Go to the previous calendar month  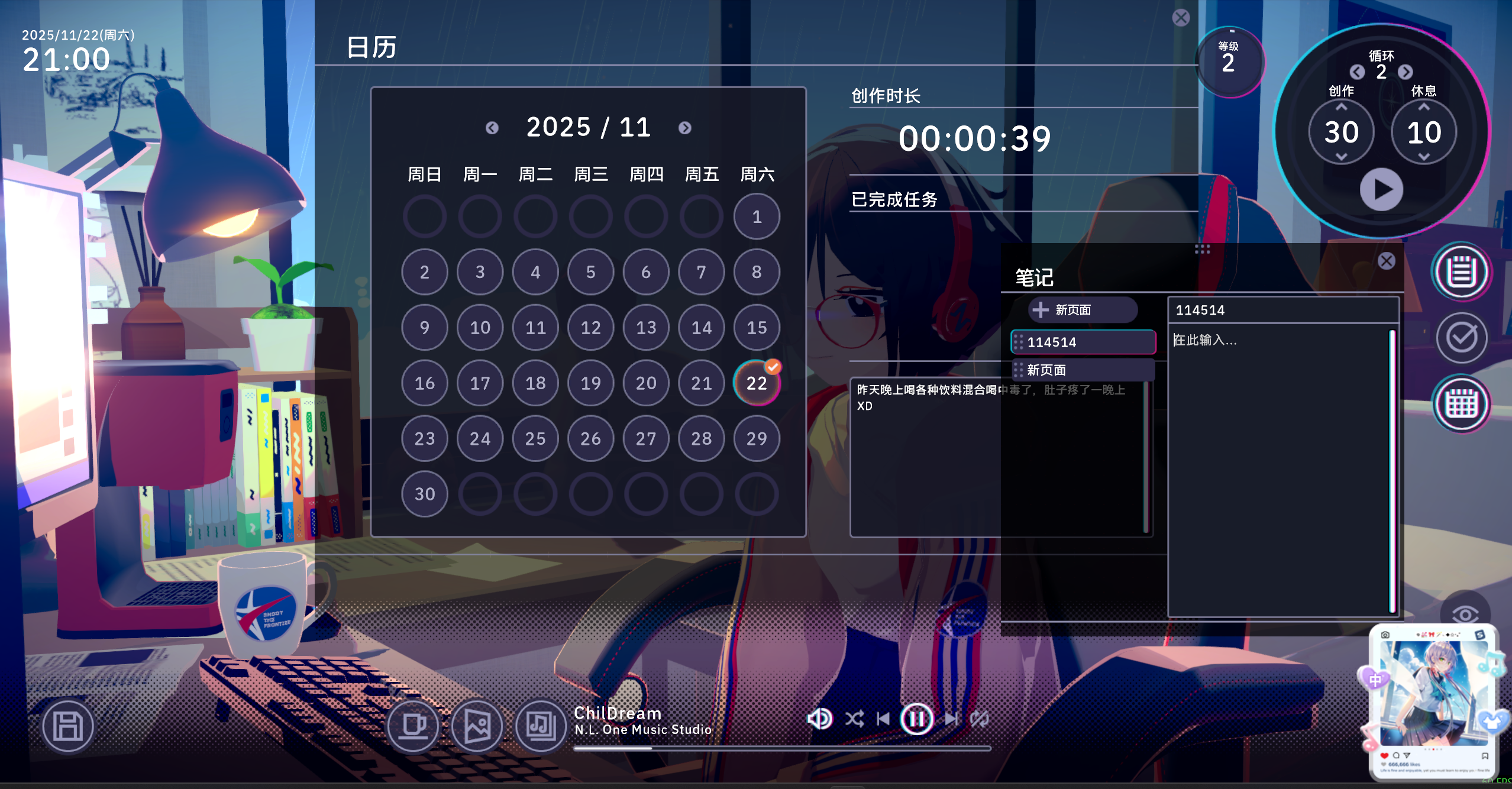492,128
